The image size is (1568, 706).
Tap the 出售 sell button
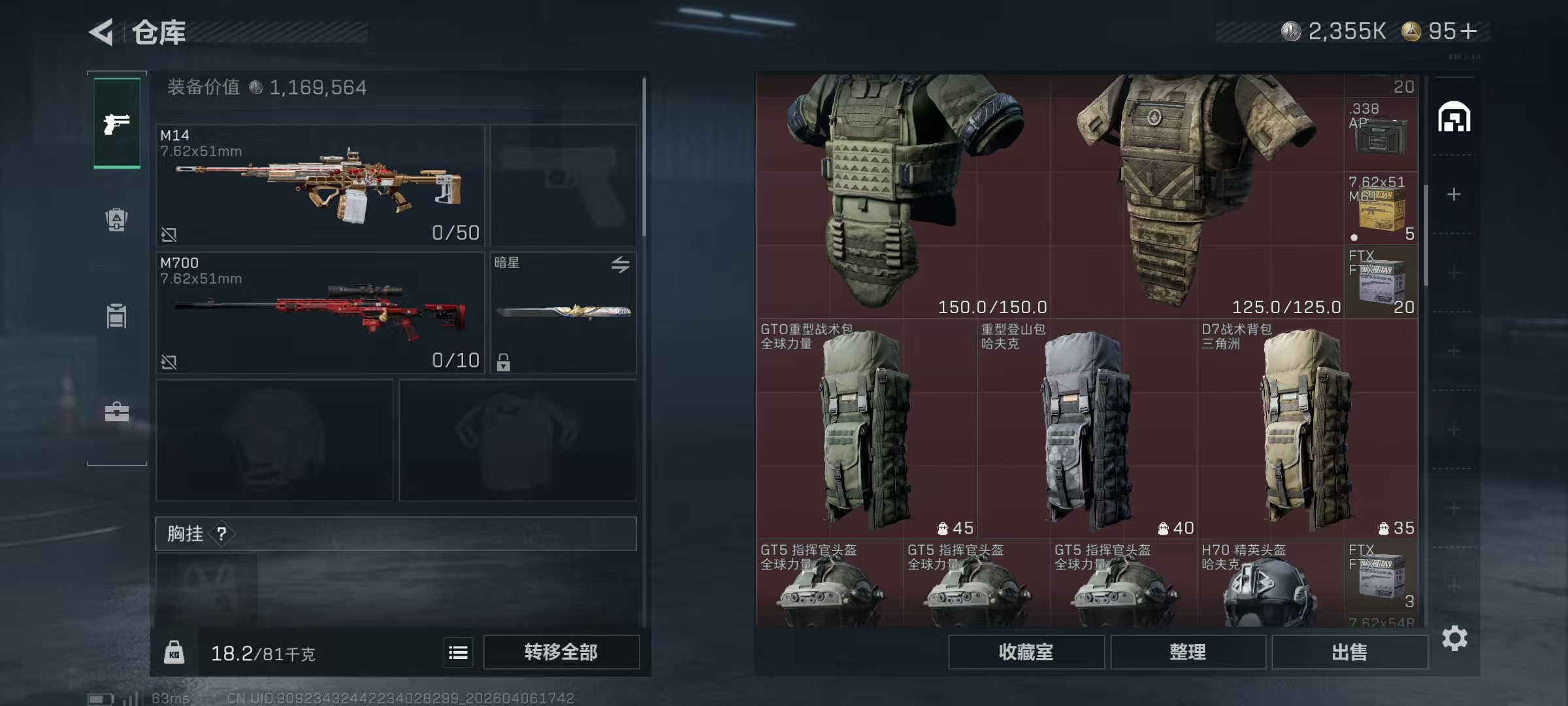[x=1349, y=652]
